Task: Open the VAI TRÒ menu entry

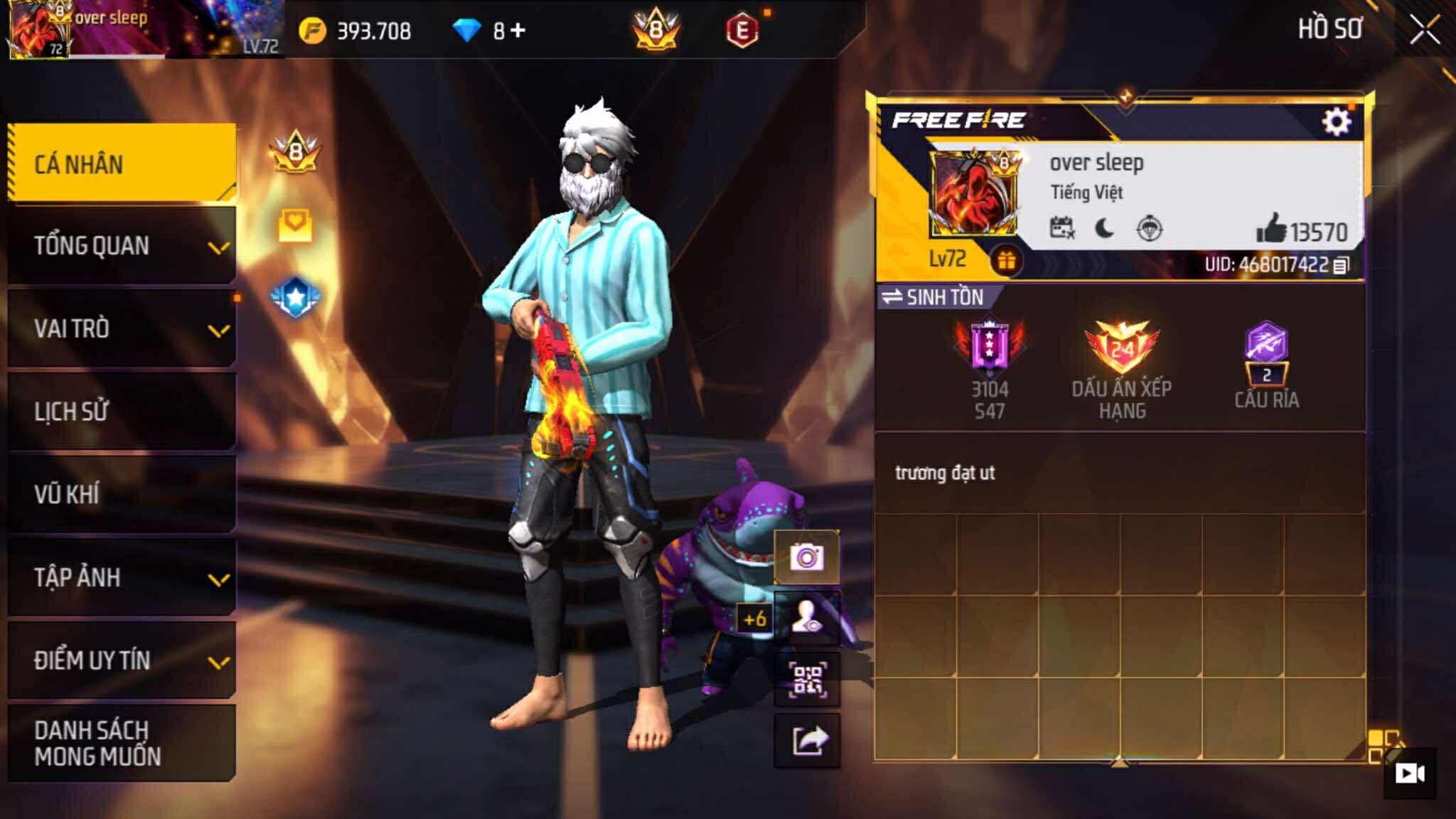Action: (122, 328)
